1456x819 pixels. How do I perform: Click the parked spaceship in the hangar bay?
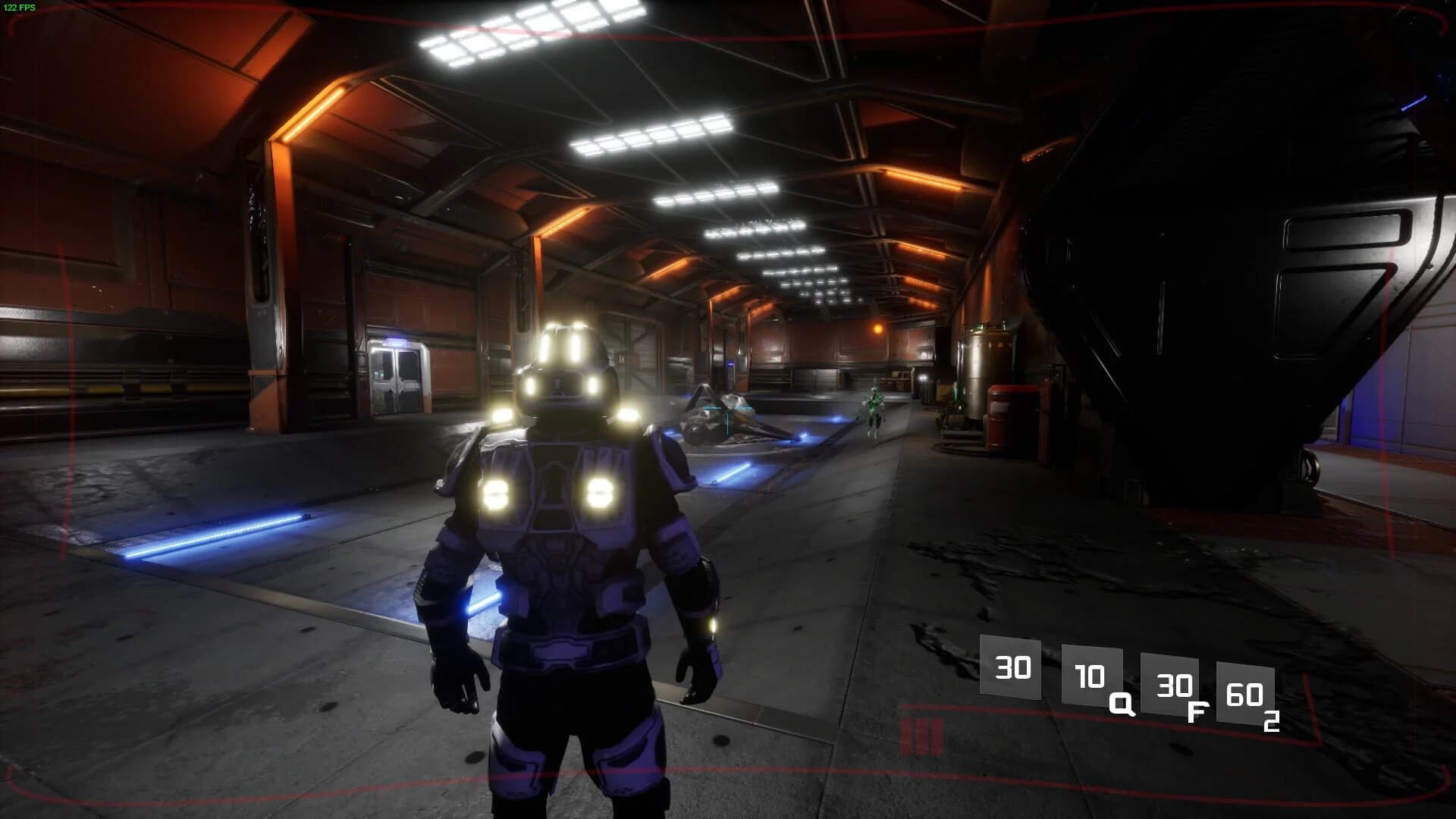(720, 417)
